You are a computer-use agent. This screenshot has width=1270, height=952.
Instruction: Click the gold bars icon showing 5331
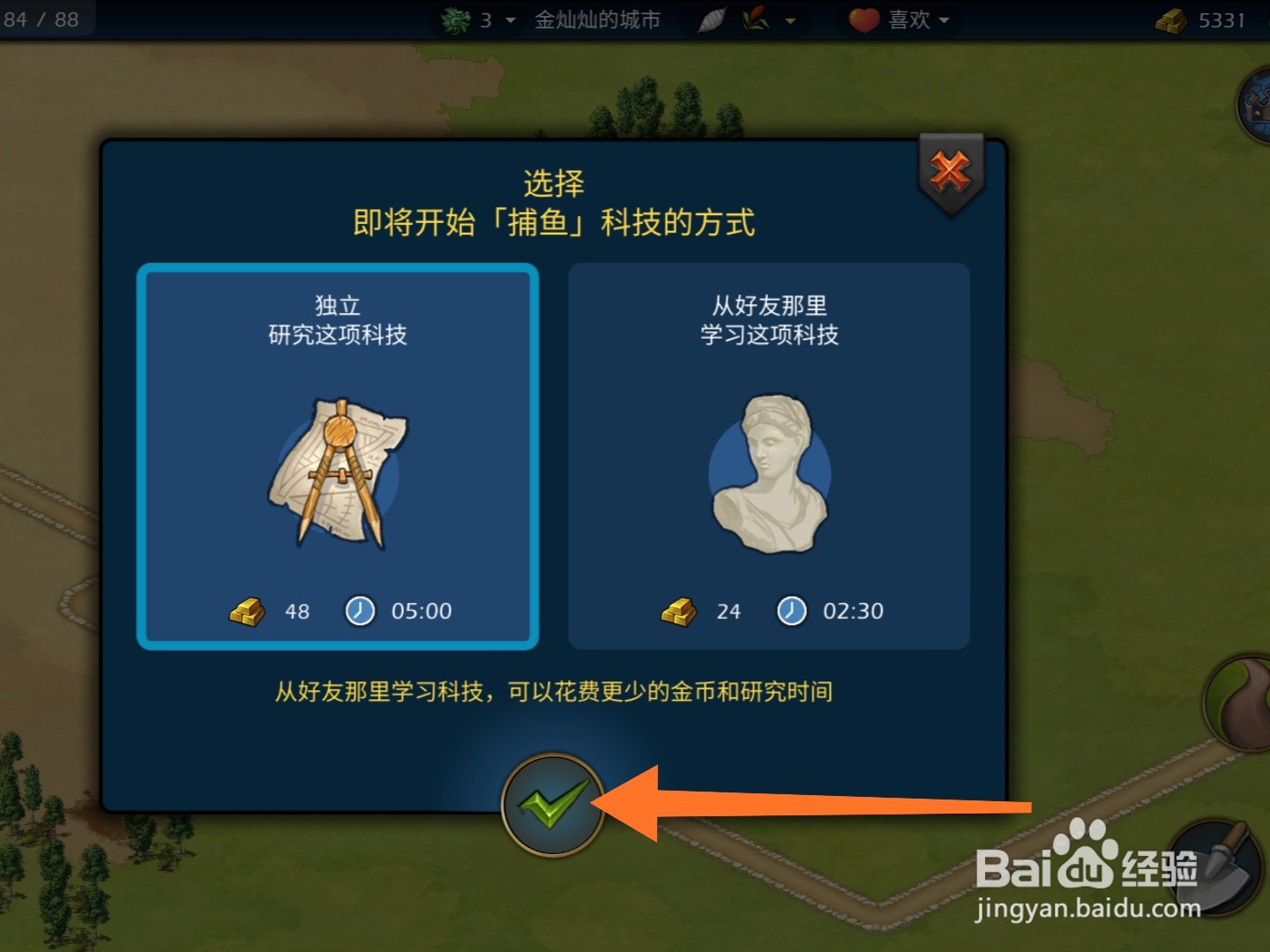point(1171,19)
